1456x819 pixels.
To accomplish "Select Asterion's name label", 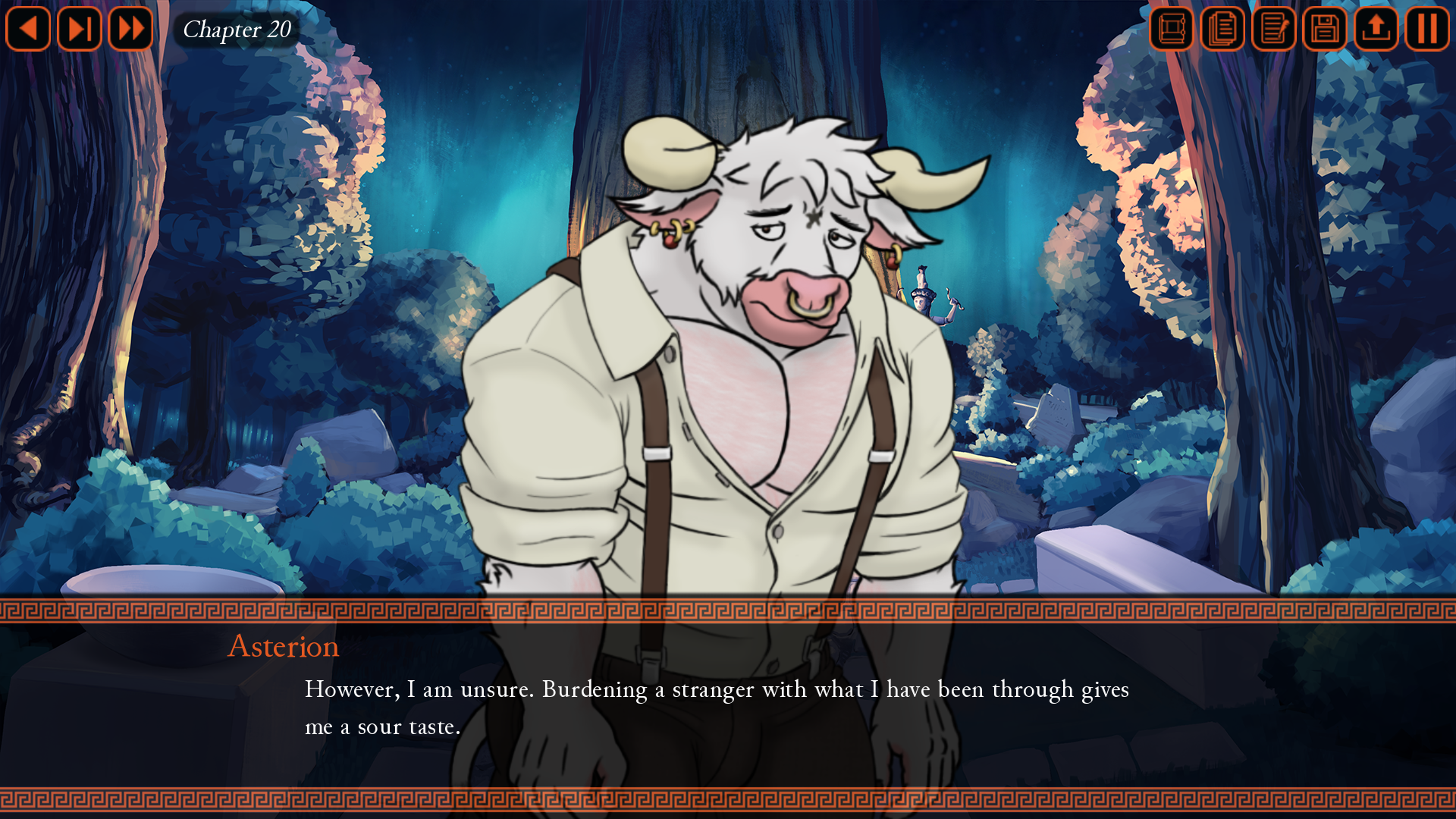I will coord(282,647).
